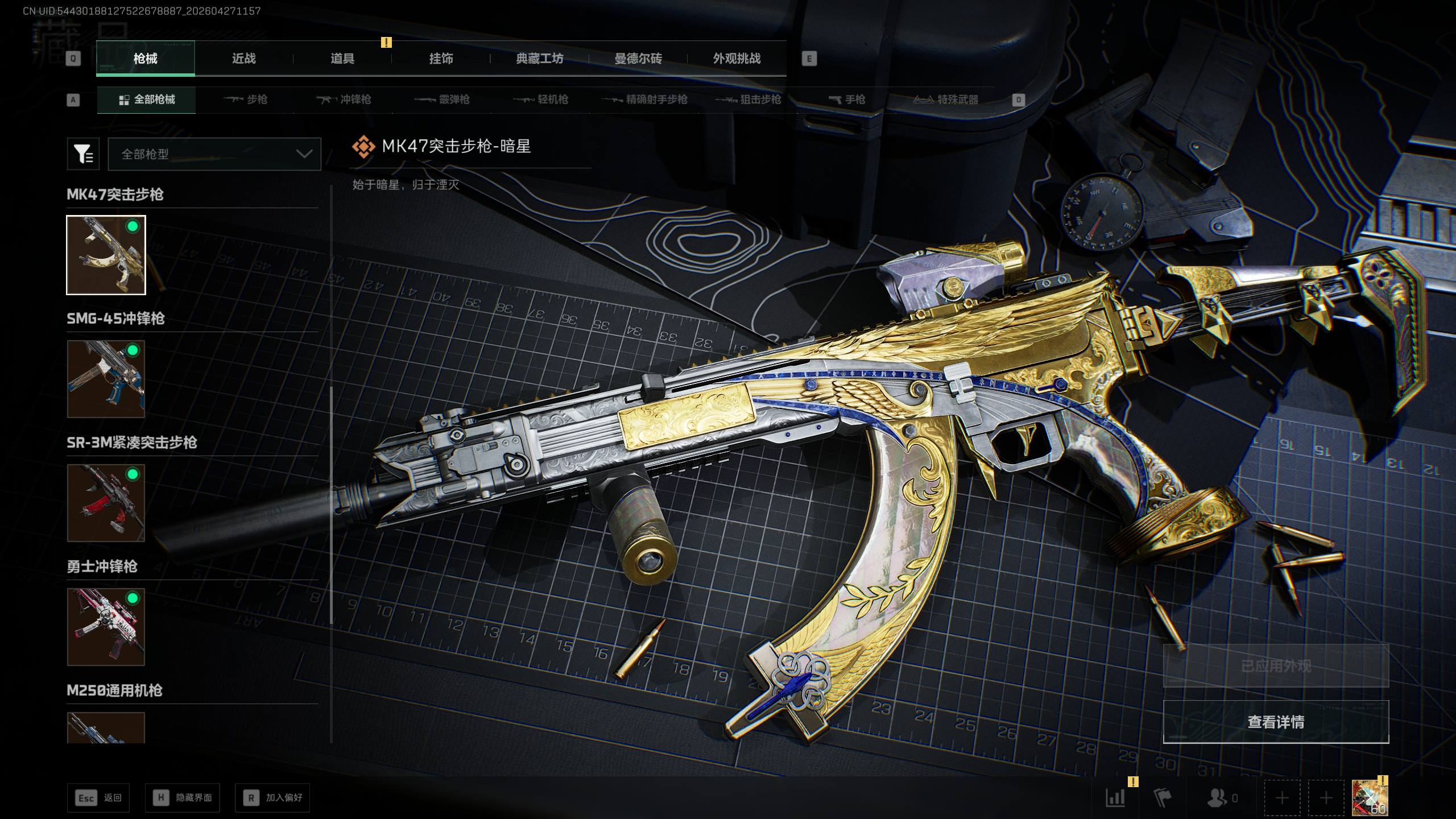Open the 道具 items tab
The image size is (1456, 819).
pos(342,59)
